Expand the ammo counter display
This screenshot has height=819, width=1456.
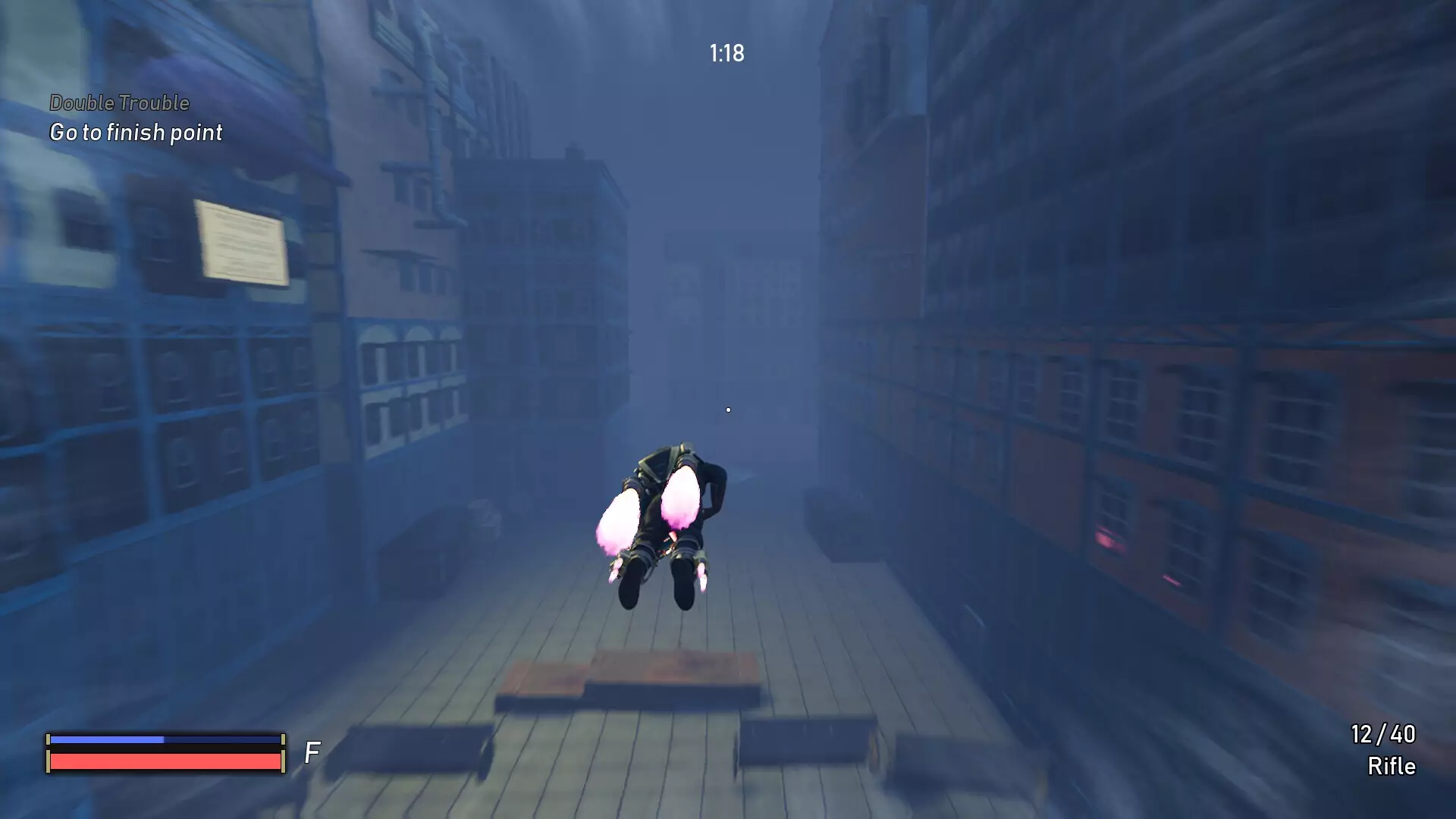coord(1382,735)
